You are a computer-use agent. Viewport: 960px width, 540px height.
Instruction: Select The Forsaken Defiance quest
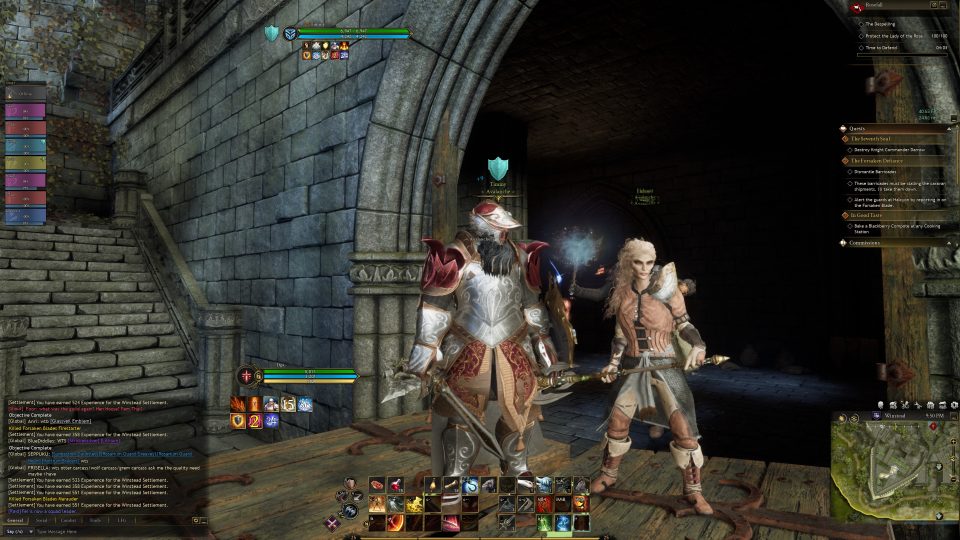tap(877, 160)
